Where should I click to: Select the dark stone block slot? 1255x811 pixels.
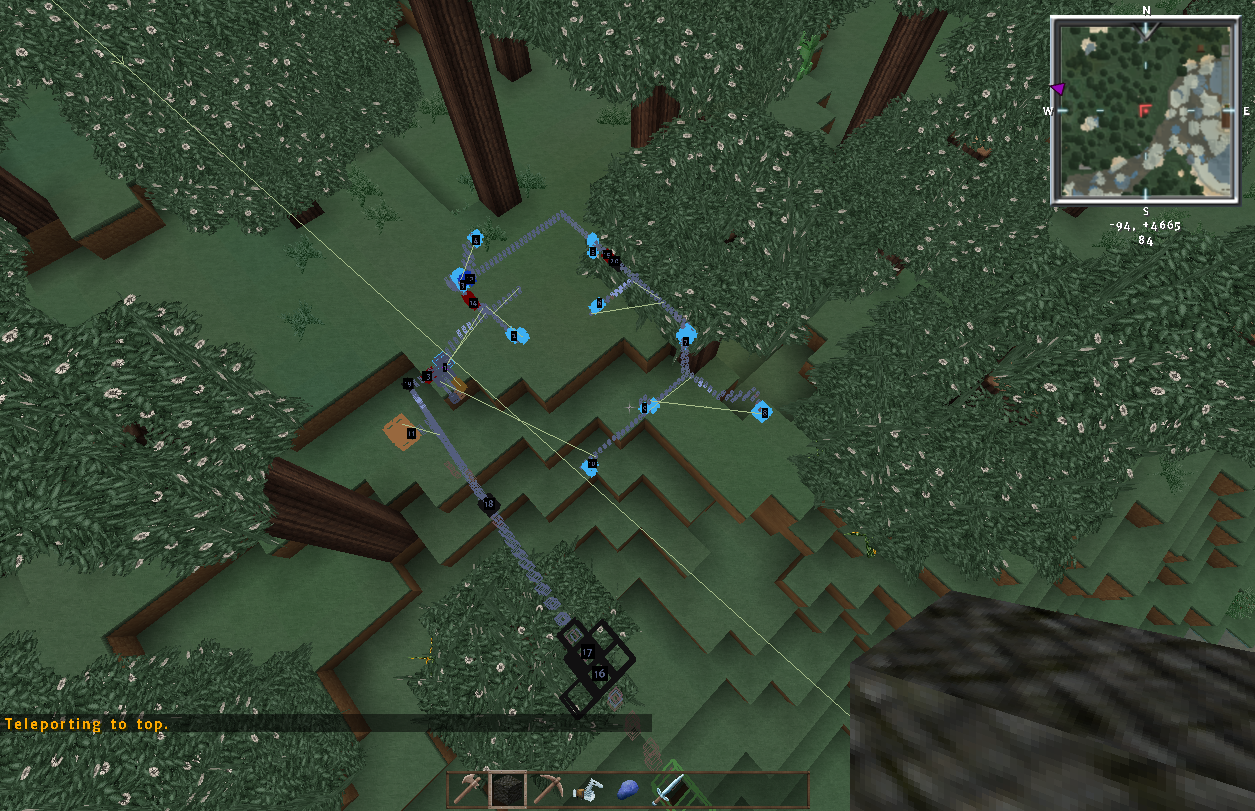[x=507, y=790]
